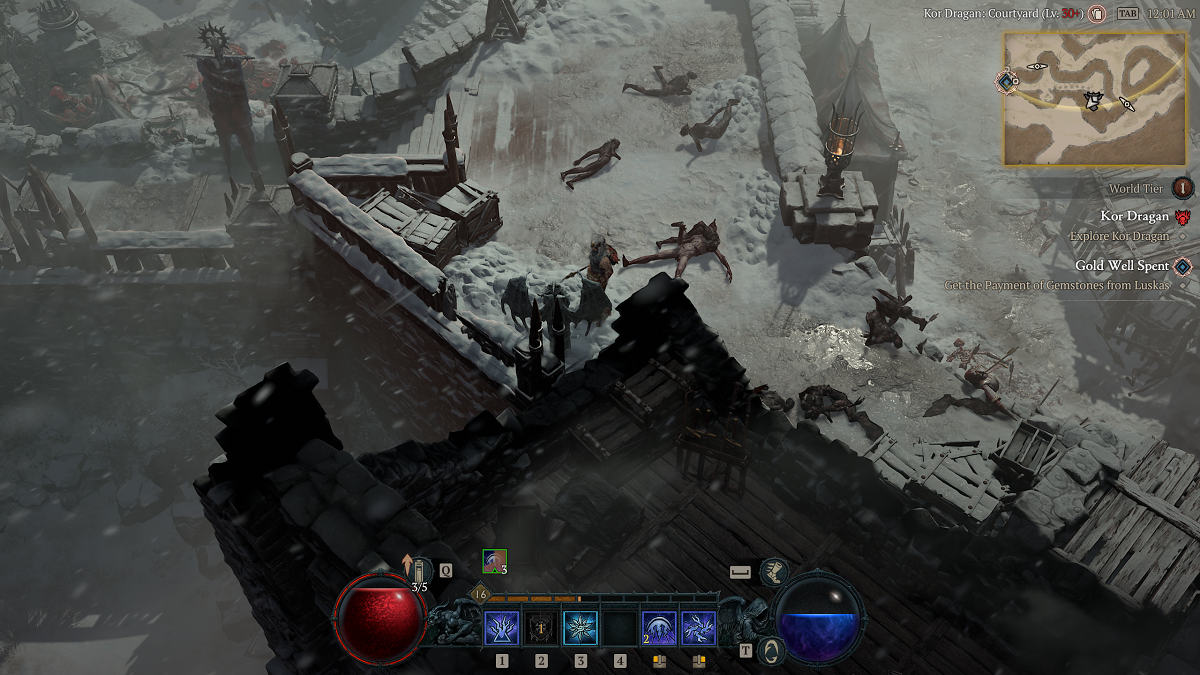Cast the lightning sparks skill in the last slot
Image resolution: width=1200 pixels, height=675 pixels.
tap(698, 629)
